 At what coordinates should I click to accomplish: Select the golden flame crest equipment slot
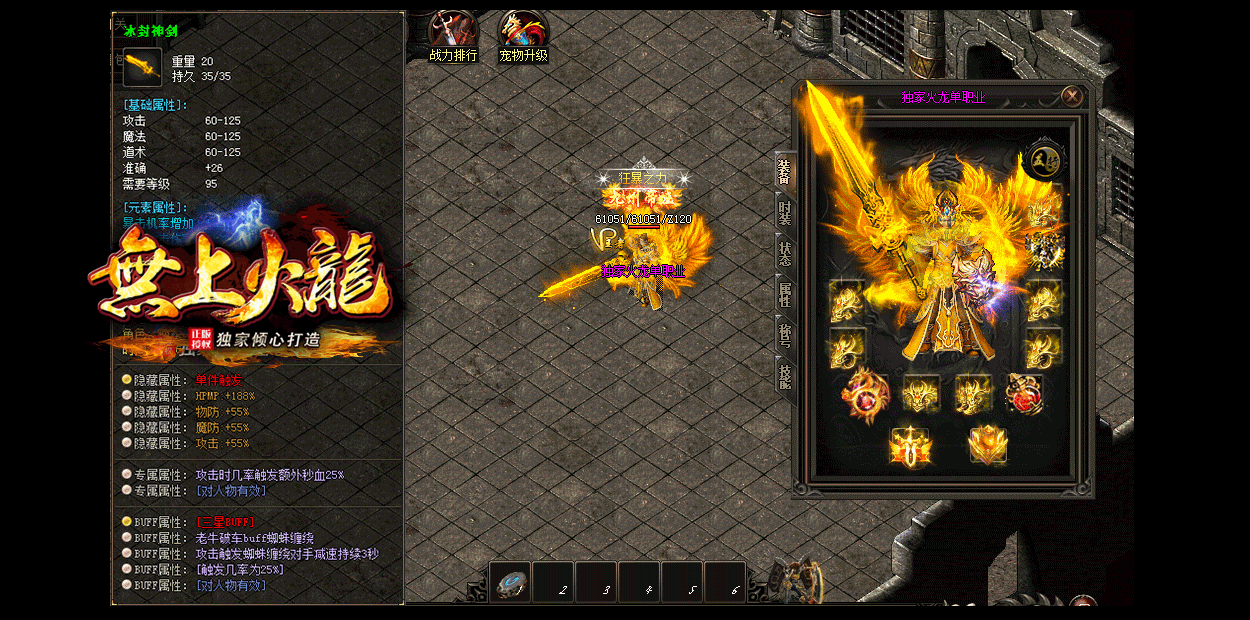click(988, 443)
